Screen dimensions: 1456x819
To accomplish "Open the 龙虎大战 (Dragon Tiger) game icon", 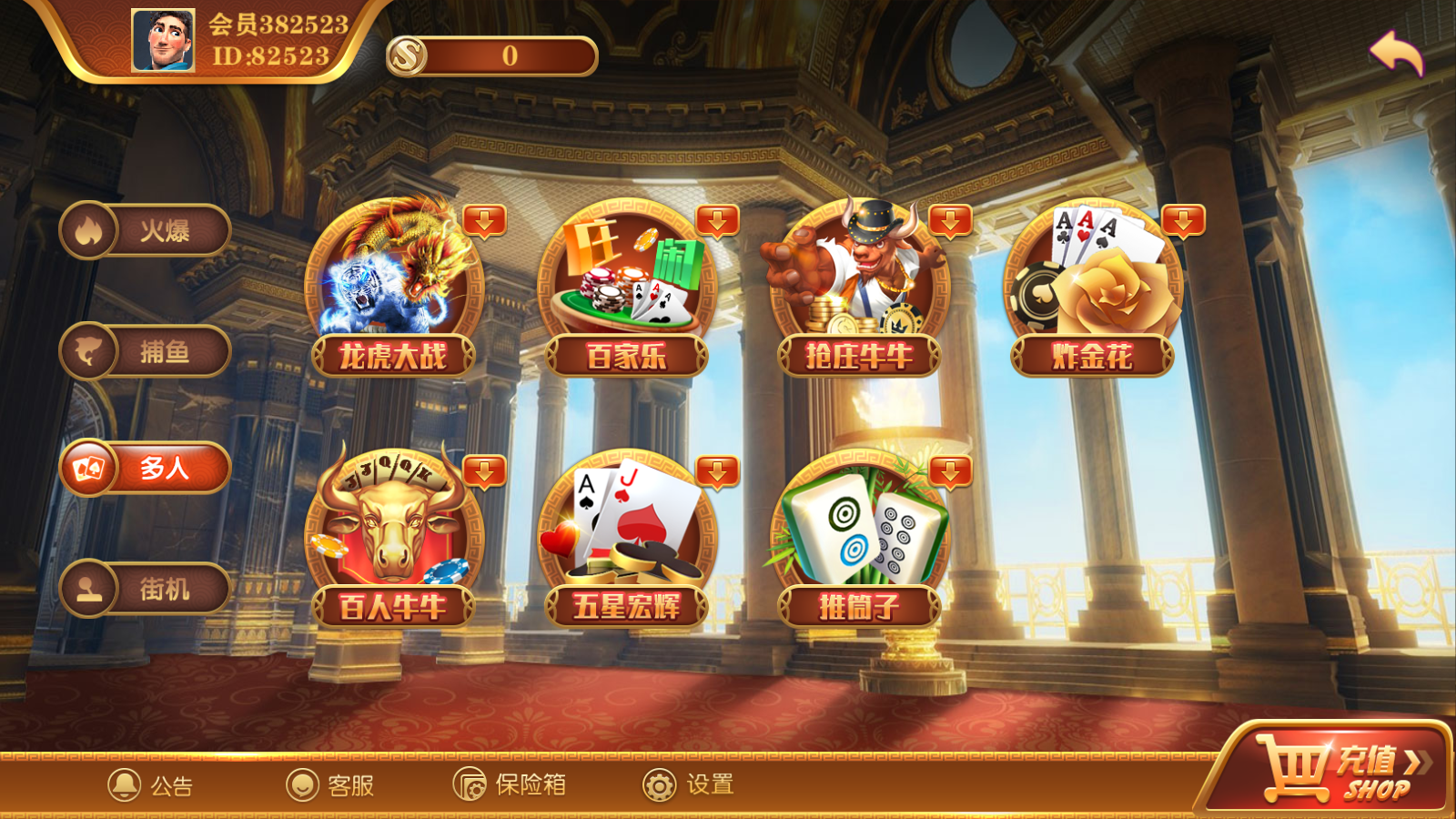I will click(x=391, y=282).
